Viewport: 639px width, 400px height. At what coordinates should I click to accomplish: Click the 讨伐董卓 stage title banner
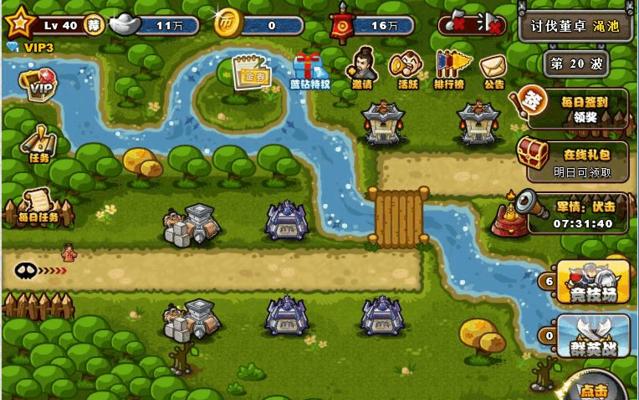coord(576,22)
